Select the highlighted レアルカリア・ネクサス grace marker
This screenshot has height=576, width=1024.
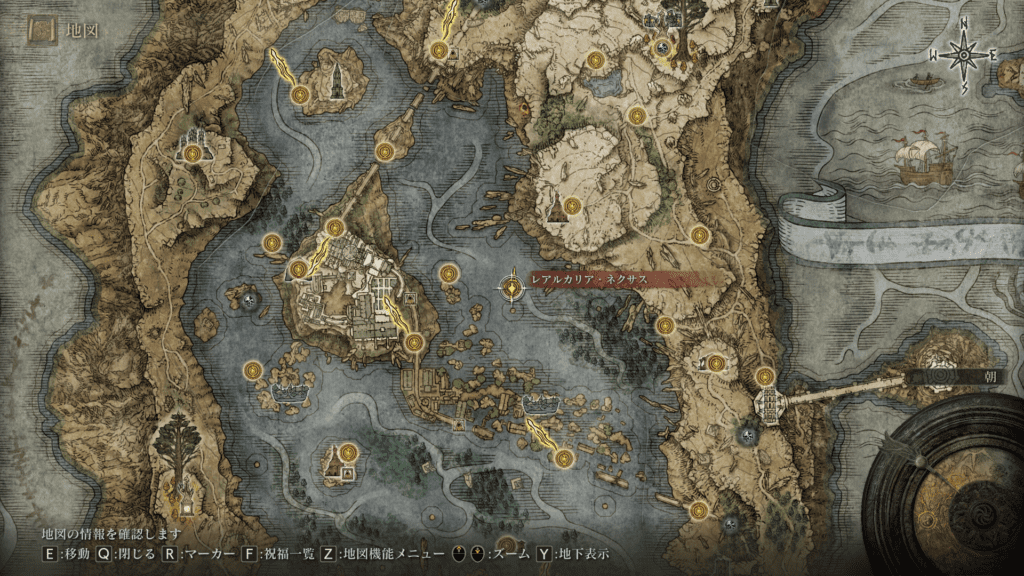[513, 289]
